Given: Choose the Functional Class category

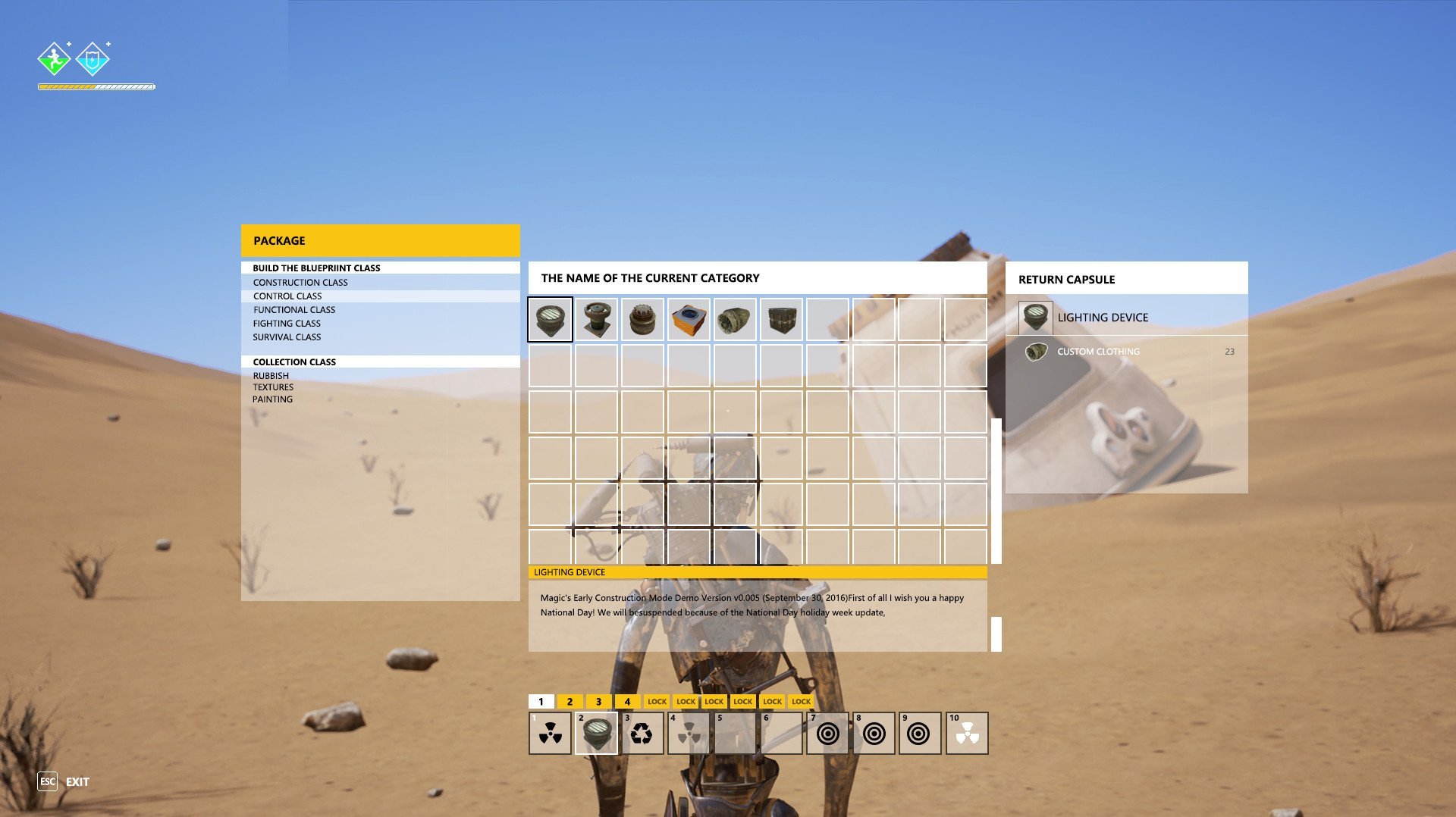Looking at the screenshot, I should (294, 310).
